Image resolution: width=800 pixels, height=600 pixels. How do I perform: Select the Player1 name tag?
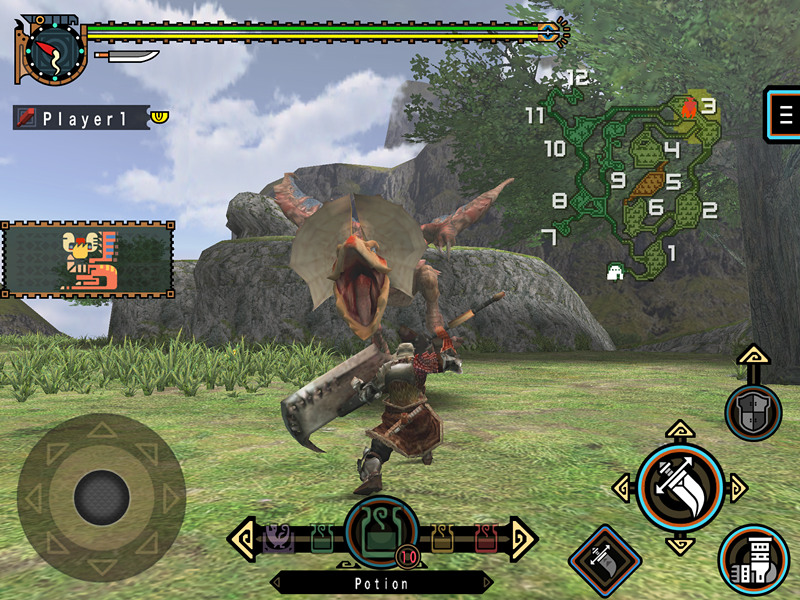tap(82, 118)
